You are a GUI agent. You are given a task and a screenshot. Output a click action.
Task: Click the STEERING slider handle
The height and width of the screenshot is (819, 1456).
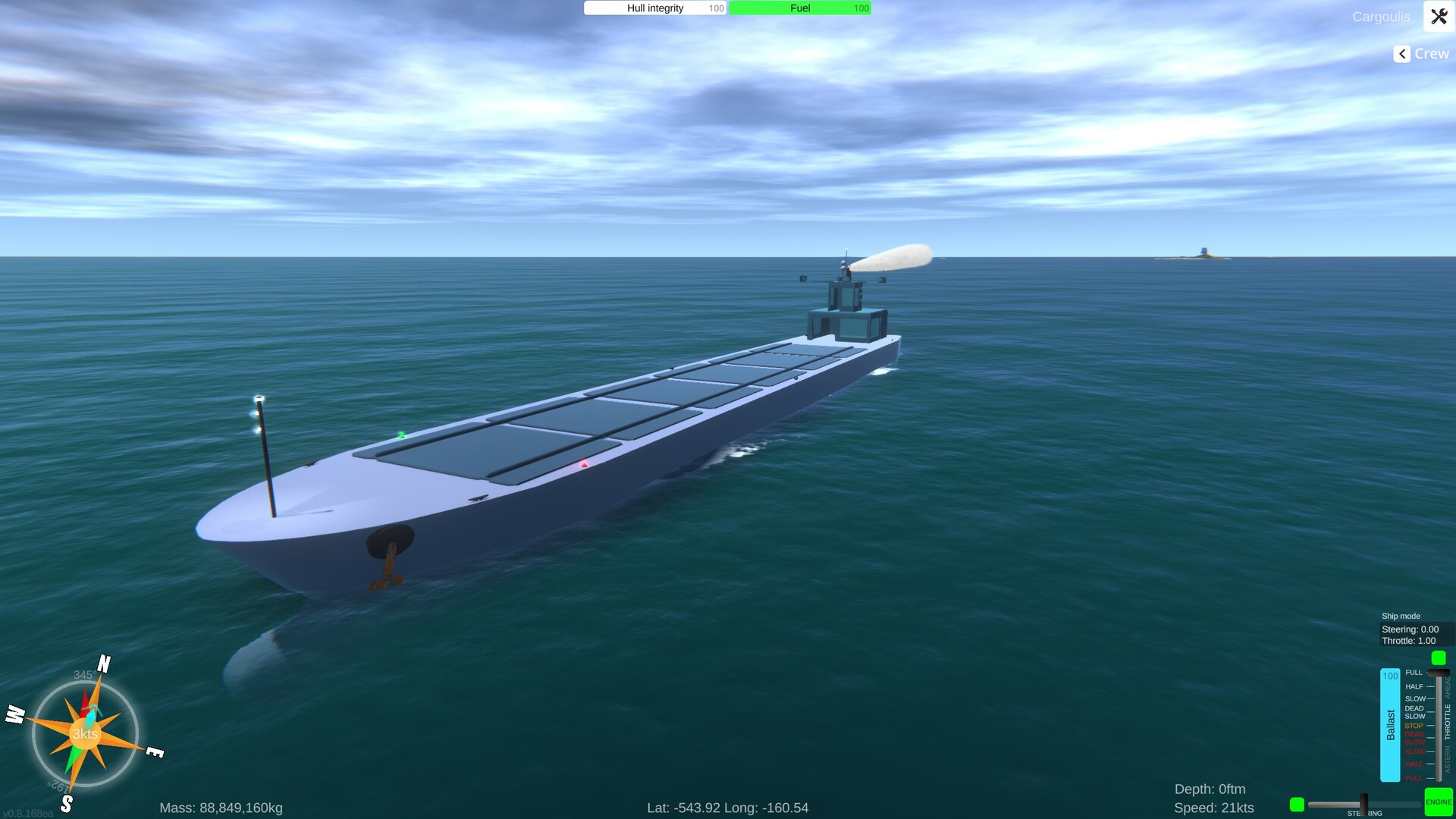(1363, 803)
